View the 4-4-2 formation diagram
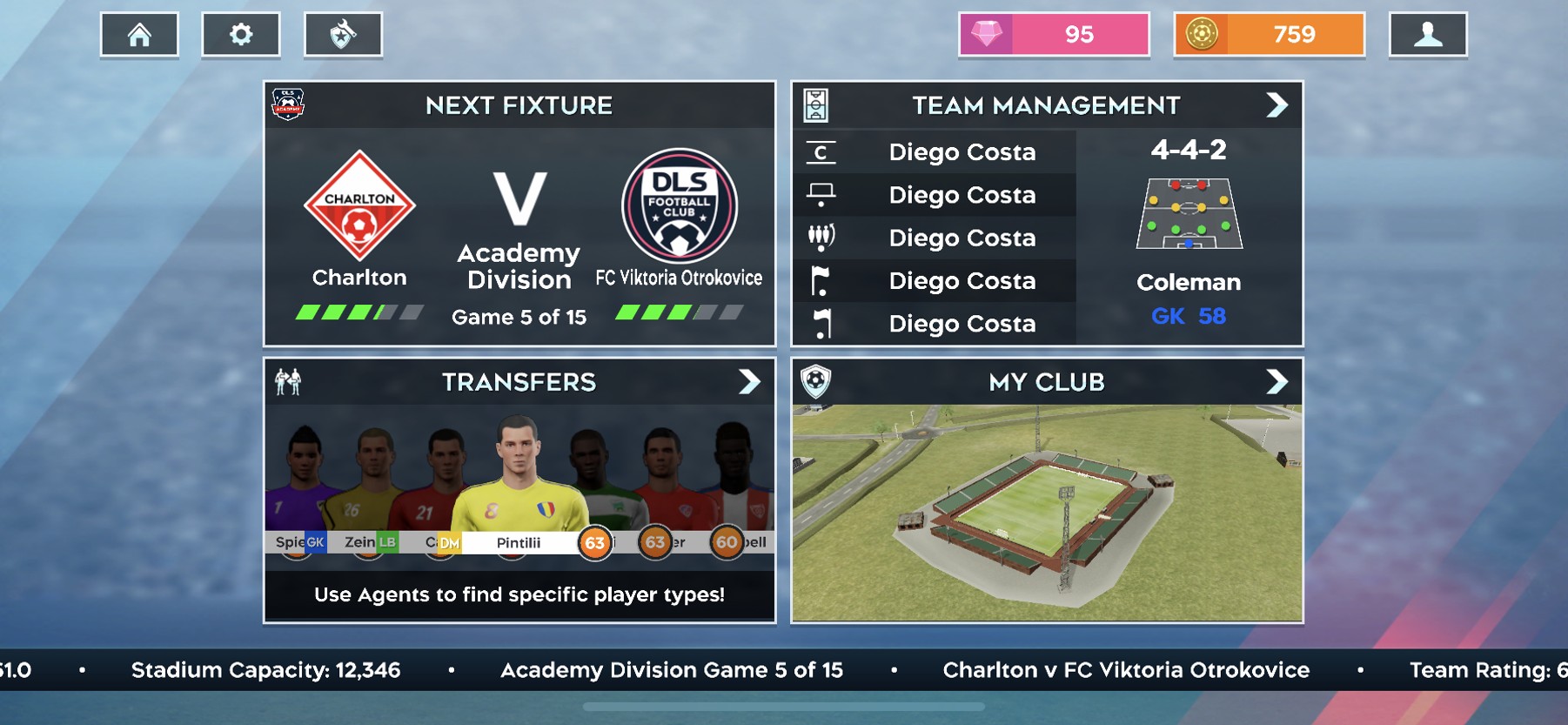Viewport: 1568px width, 725px height. tap(1189, 214)
